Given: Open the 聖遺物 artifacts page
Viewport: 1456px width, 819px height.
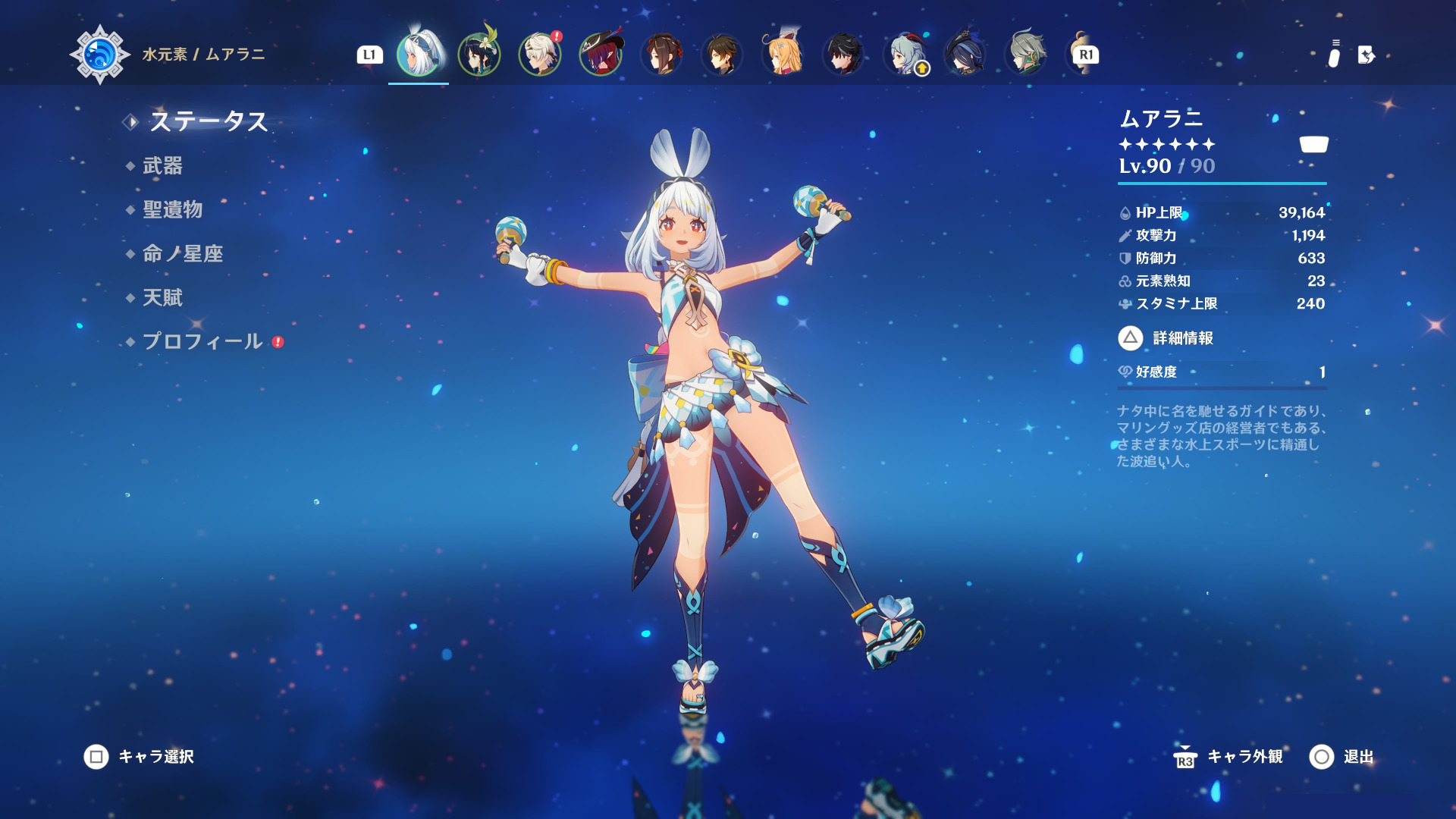Looking at the screenshot, I should coord(172,210).
